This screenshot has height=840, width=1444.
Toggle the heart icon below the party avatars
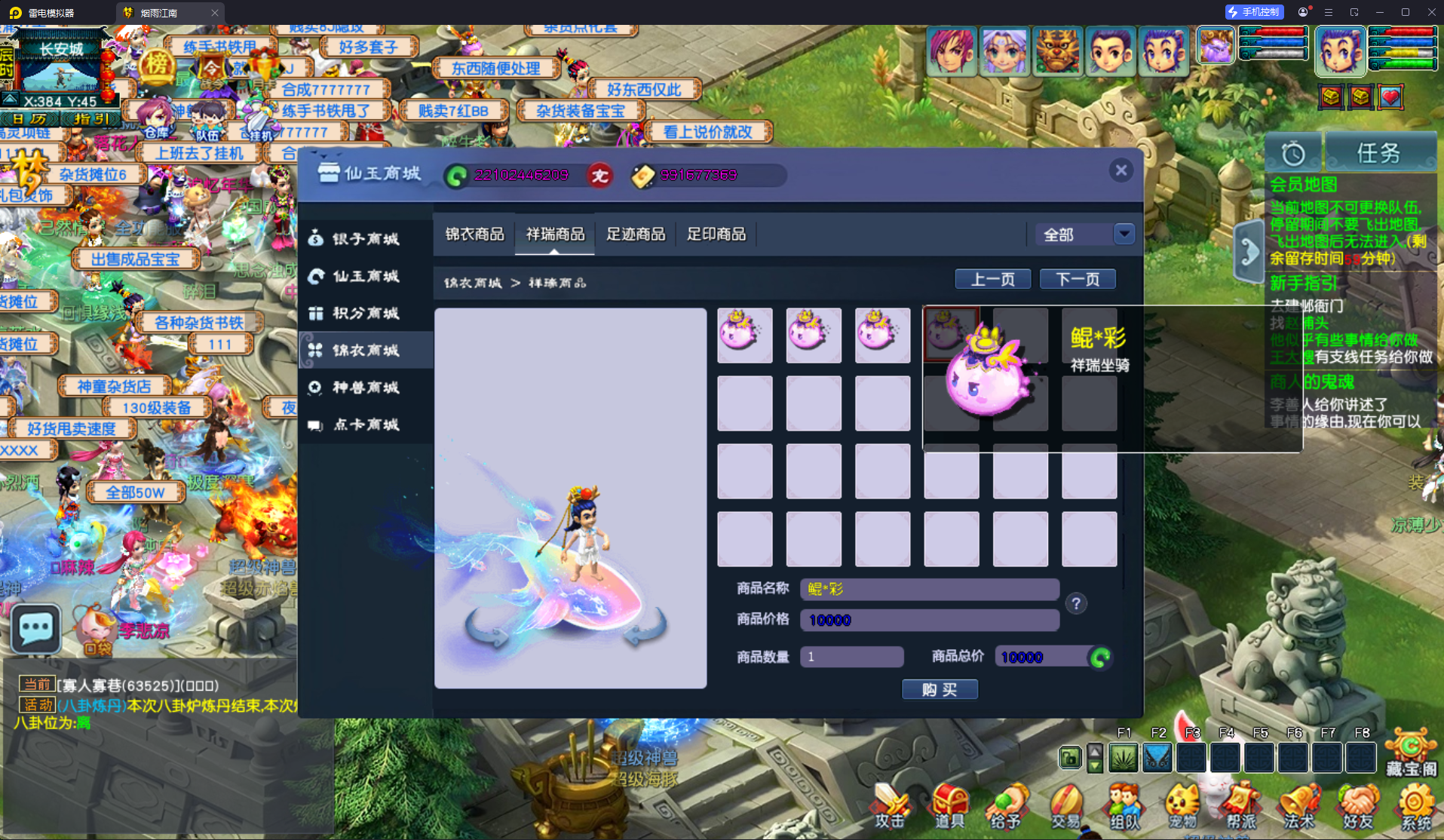click(x=1390, y=97)
